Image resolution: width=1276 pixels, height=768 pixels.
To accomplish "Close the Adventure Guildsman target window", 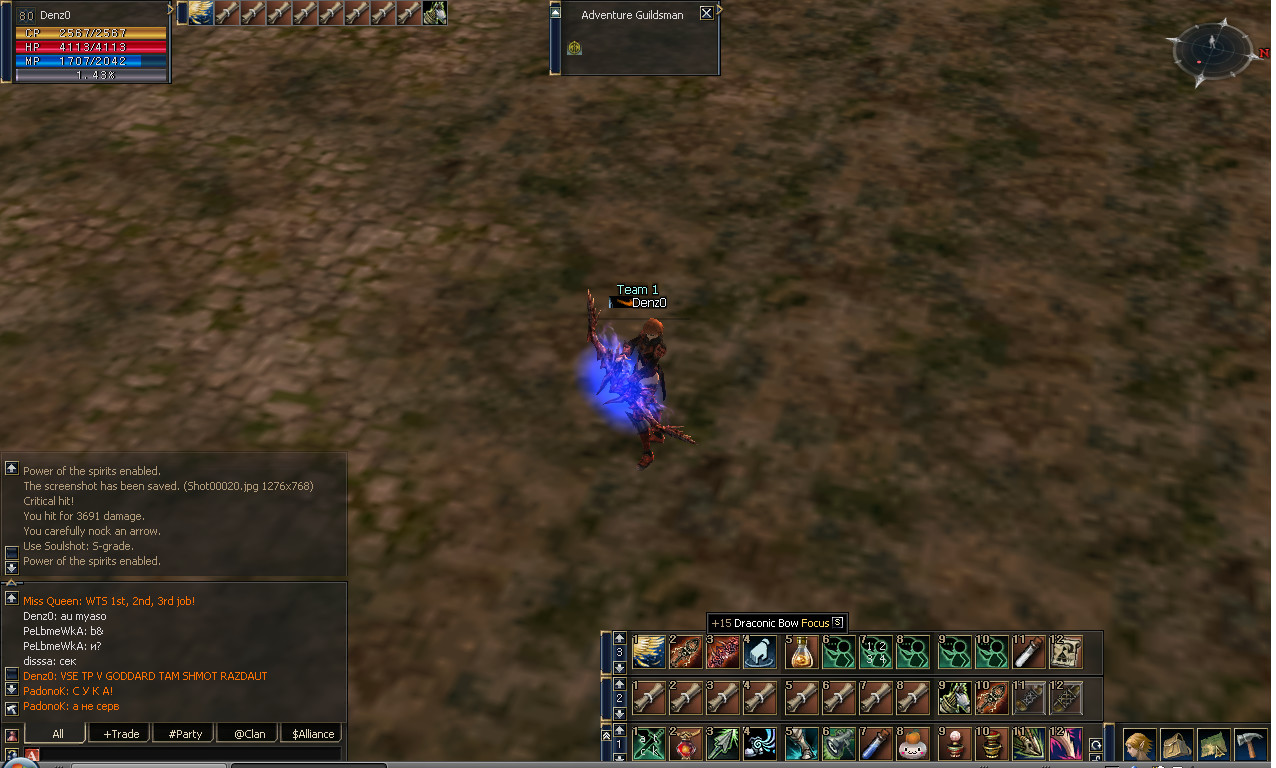I will pos(706,13).
